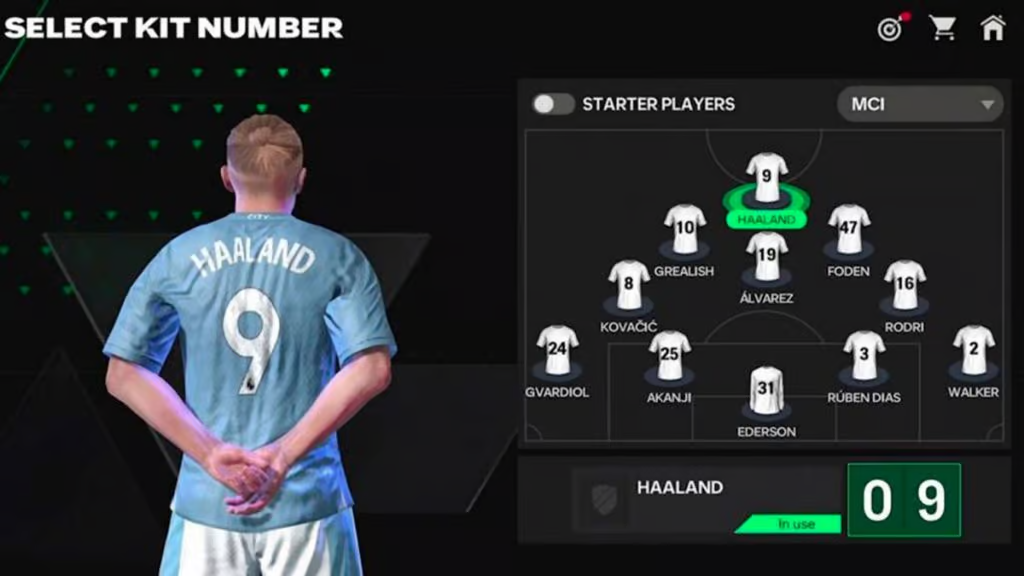Go to the home screen
This screenshot has height=576, width=1024.
click(993, 28)
